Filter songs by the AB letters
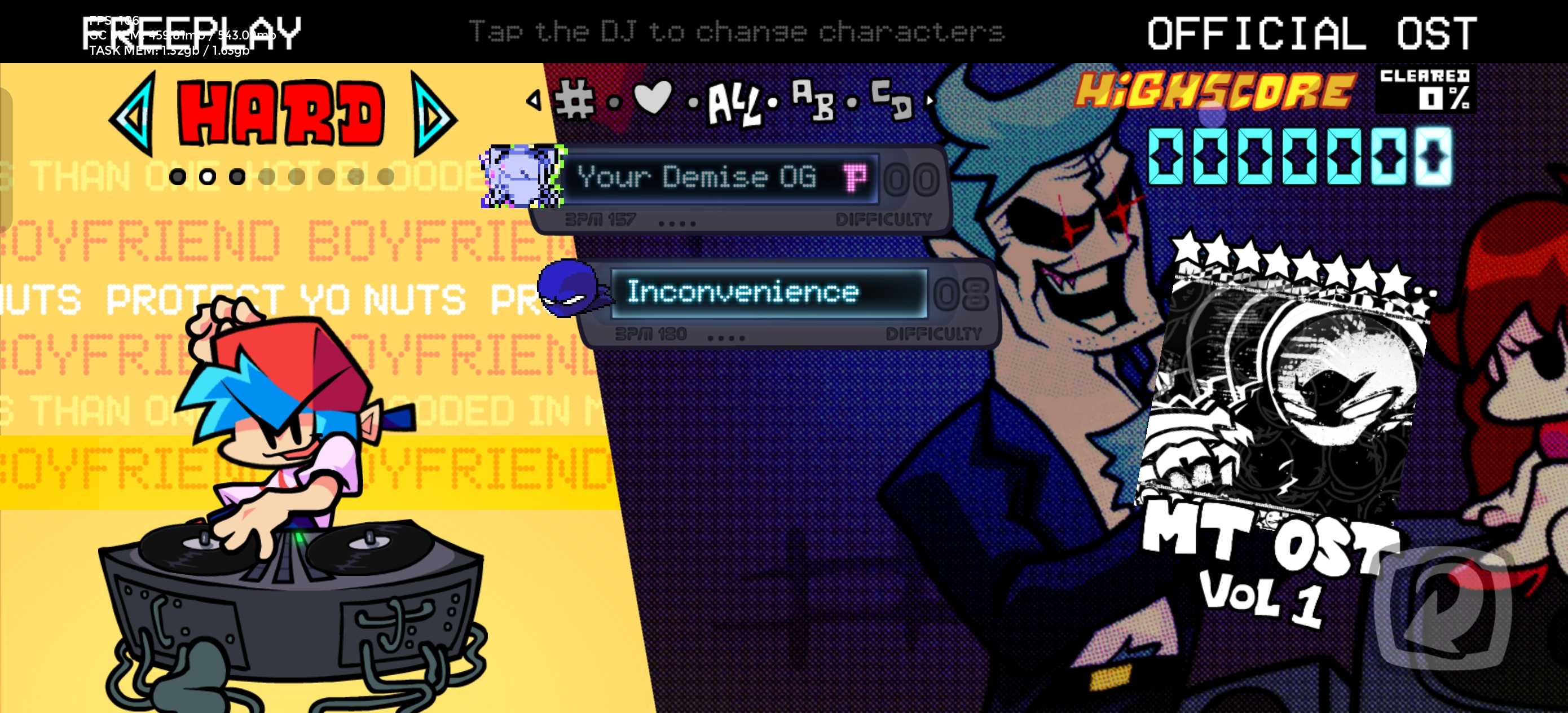This screenshot has height=713, width=1568. (813, 100)
